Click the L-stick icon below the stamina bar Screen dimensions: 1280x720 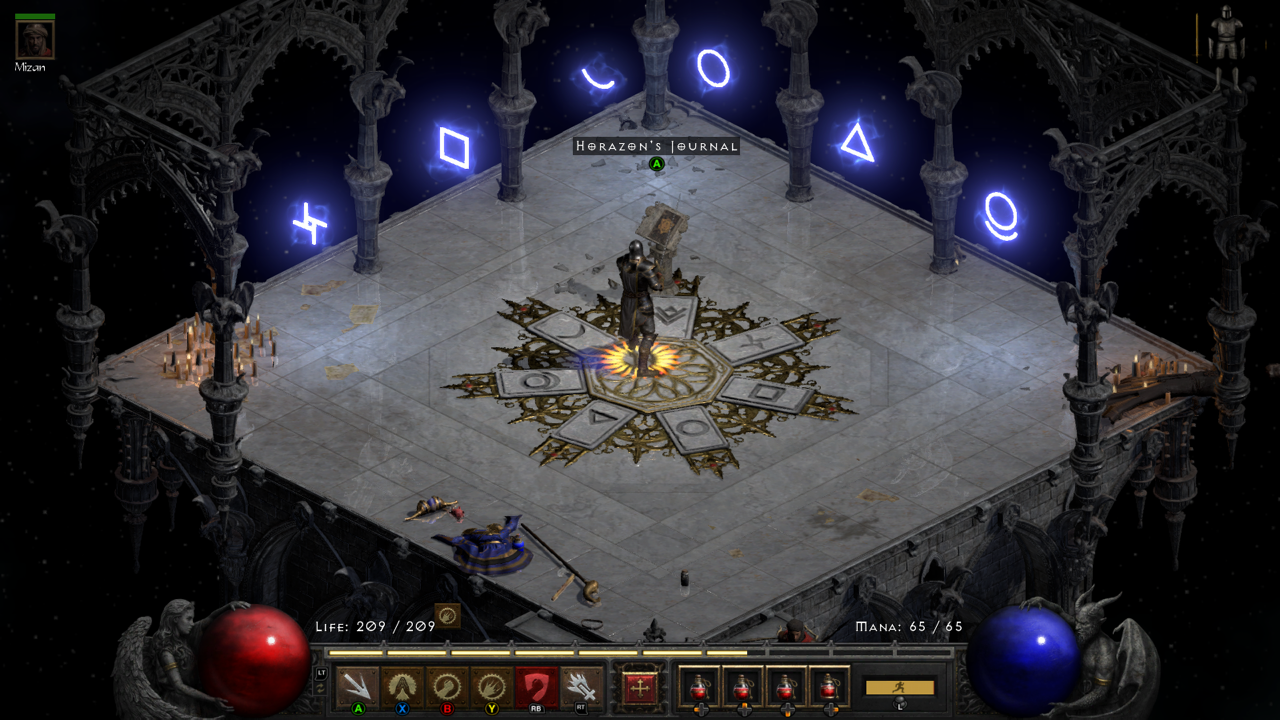pos(899,703)
